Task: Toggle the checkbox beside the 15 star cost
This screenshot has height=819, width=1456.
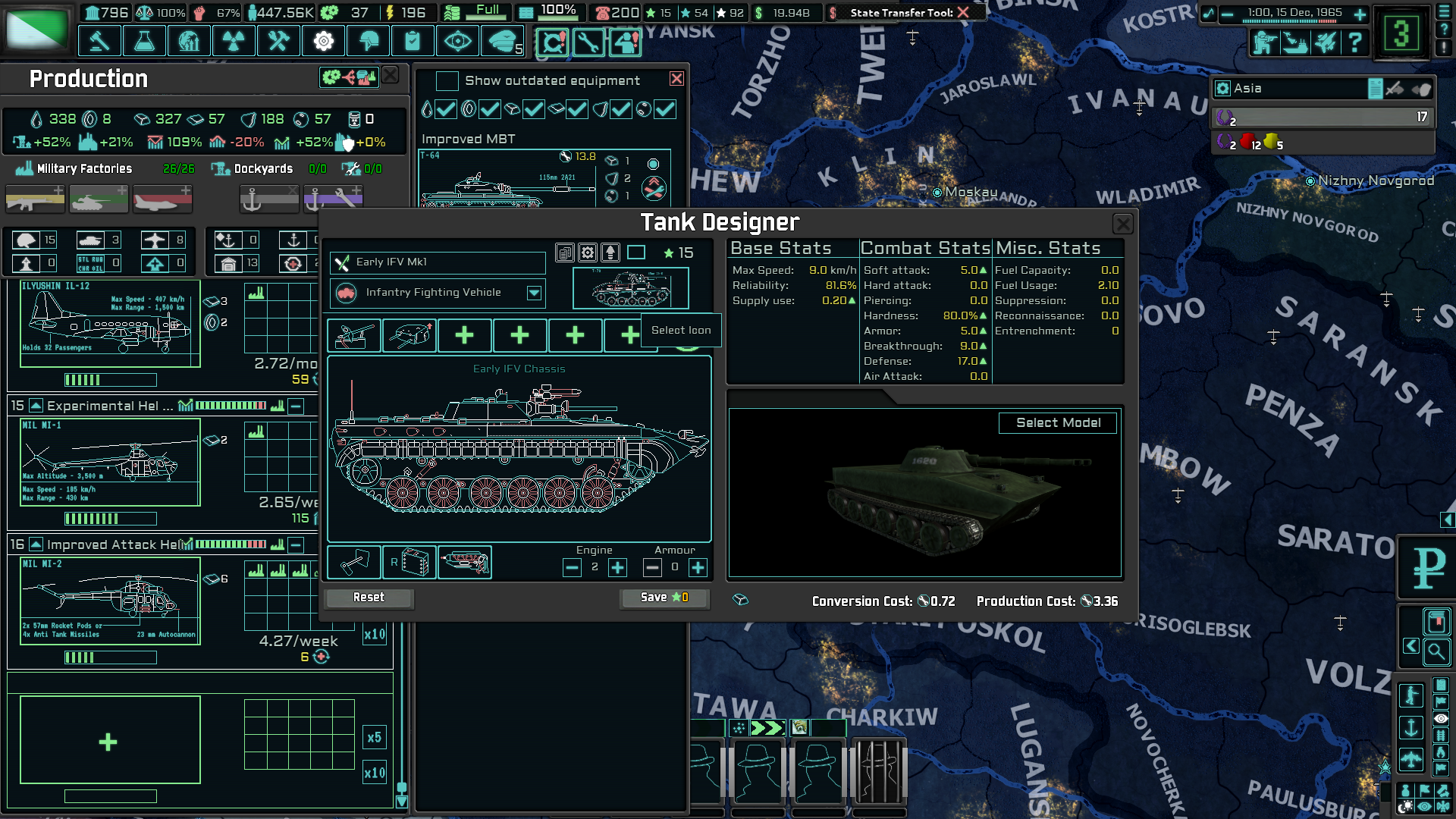Action: [x=637, y=253]
